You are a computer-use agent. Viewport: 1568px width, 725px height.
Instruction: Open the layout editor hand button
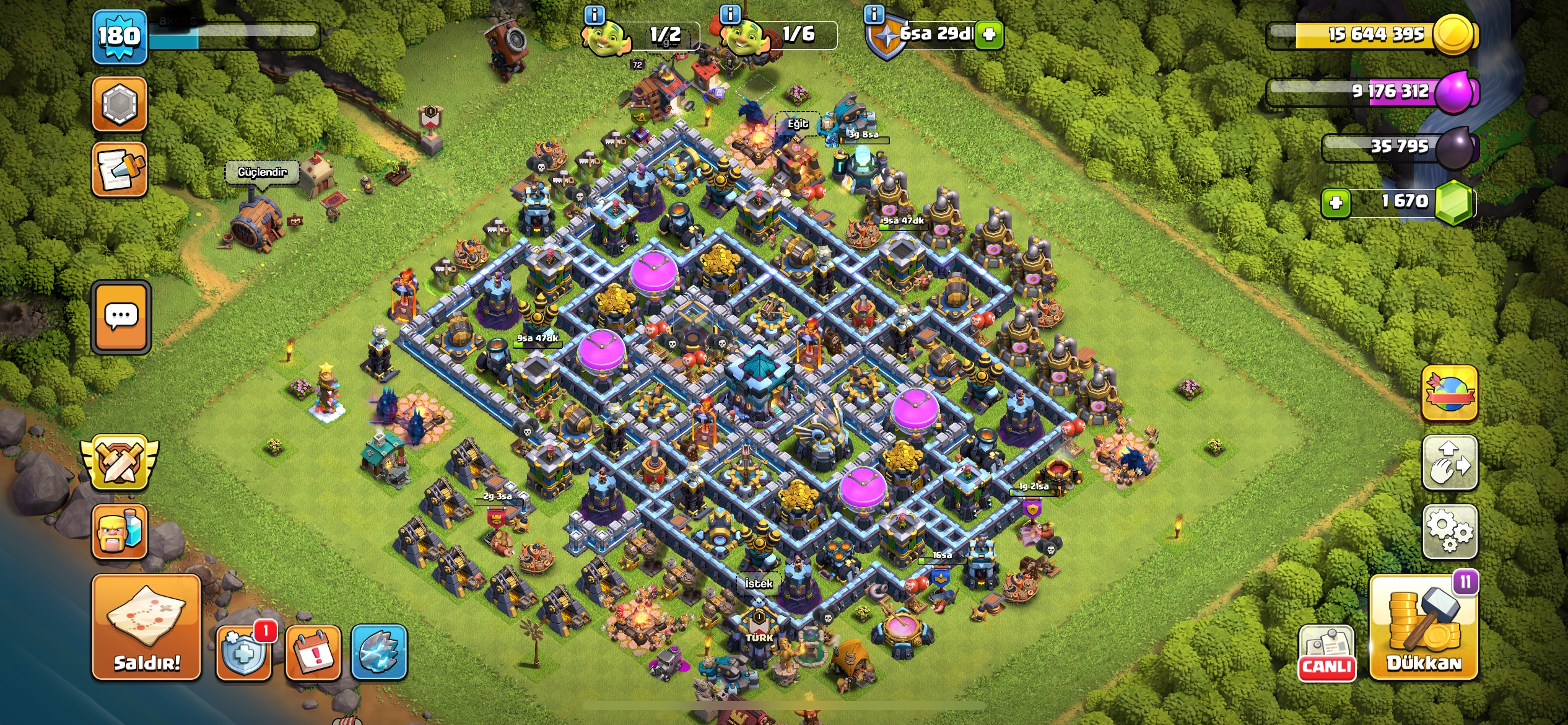click(1449, 462)
